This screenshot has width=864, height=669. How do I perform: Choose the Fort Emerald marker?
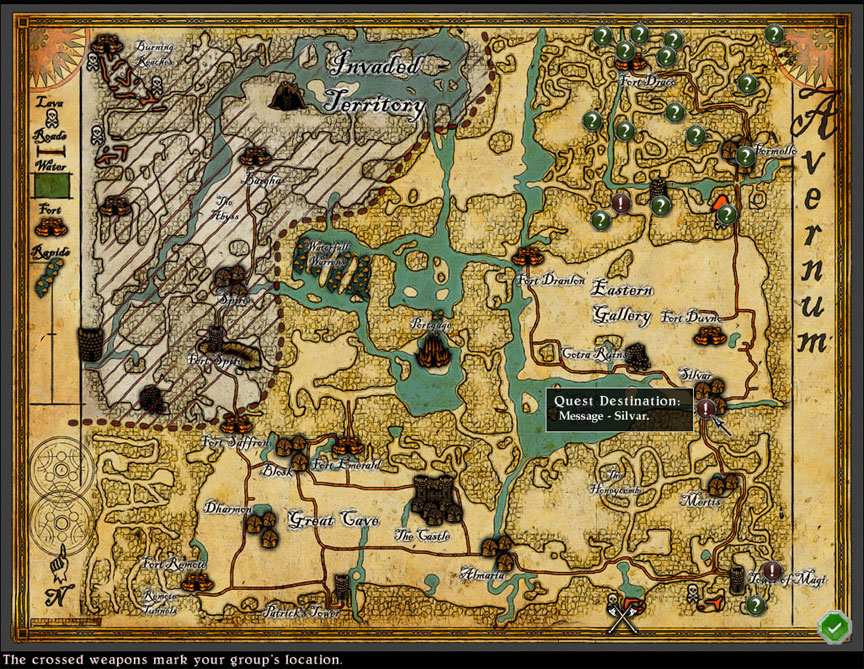point(346,445)
